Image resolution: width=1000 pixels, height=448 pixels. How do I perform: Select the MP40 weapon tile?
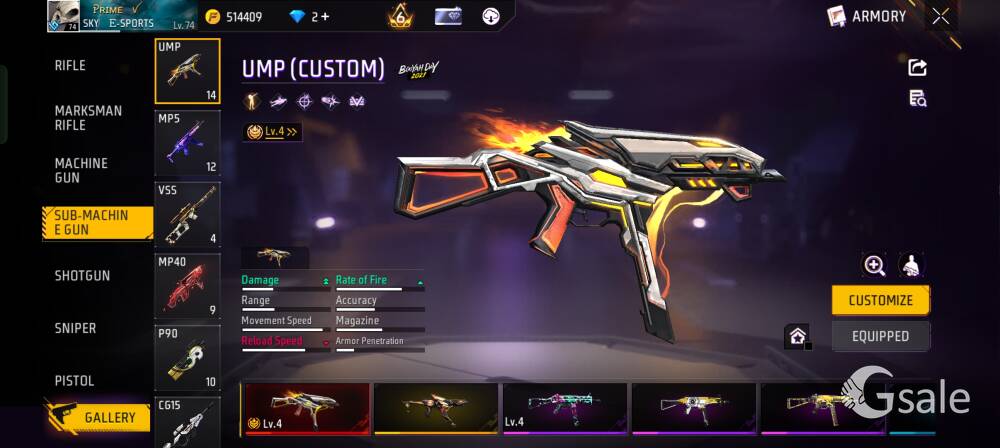(x=187, y=286)
